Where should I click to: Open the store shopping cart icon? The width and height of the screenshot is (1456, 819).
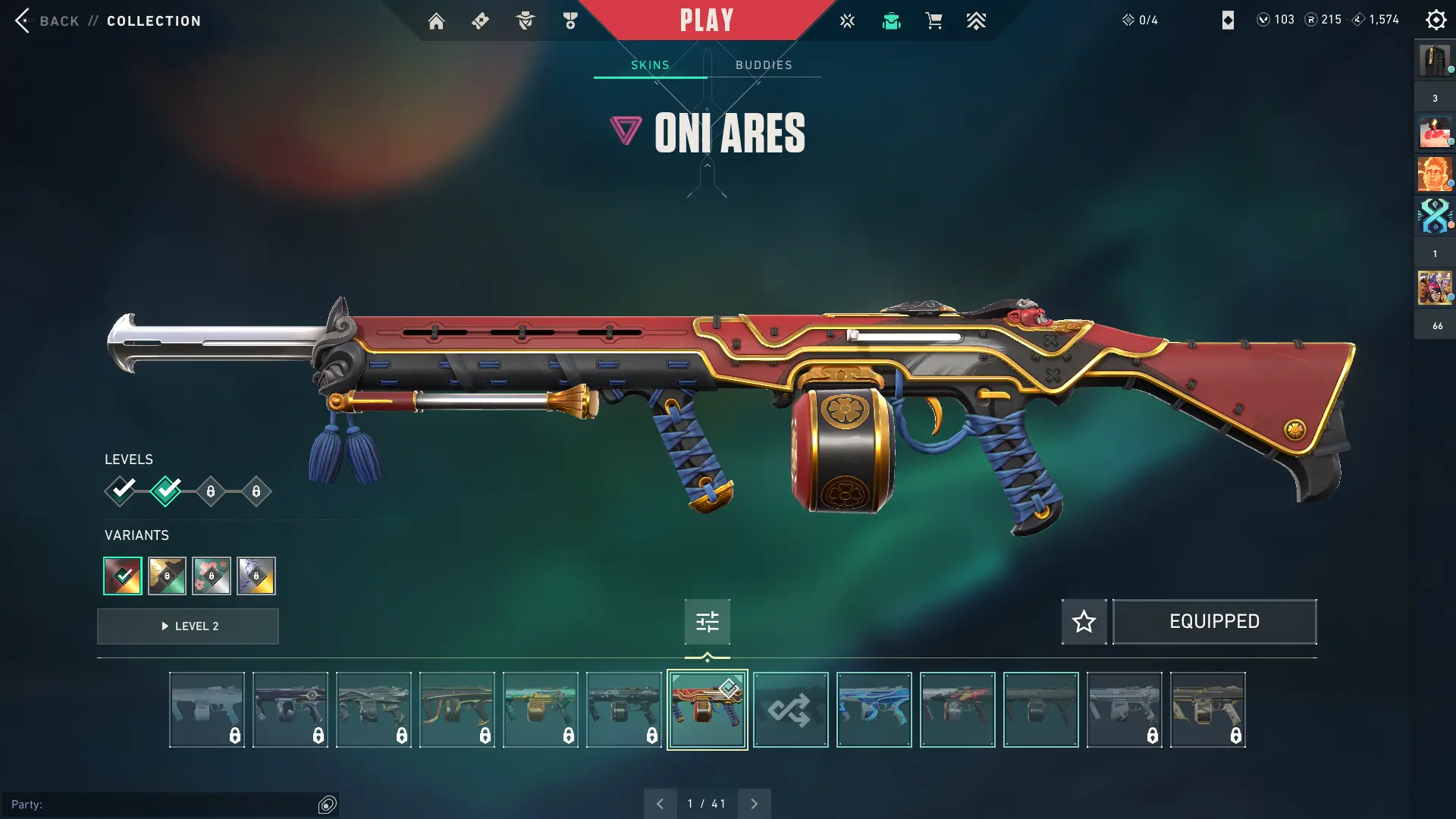(x=934, y=21)
